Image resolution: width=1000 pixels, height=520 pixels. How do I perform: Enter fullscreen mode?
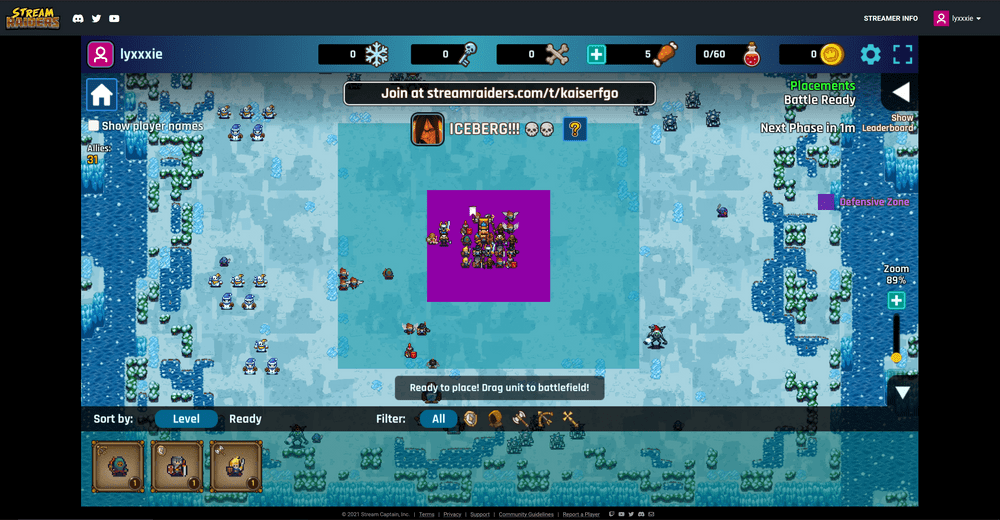(902, 55)
